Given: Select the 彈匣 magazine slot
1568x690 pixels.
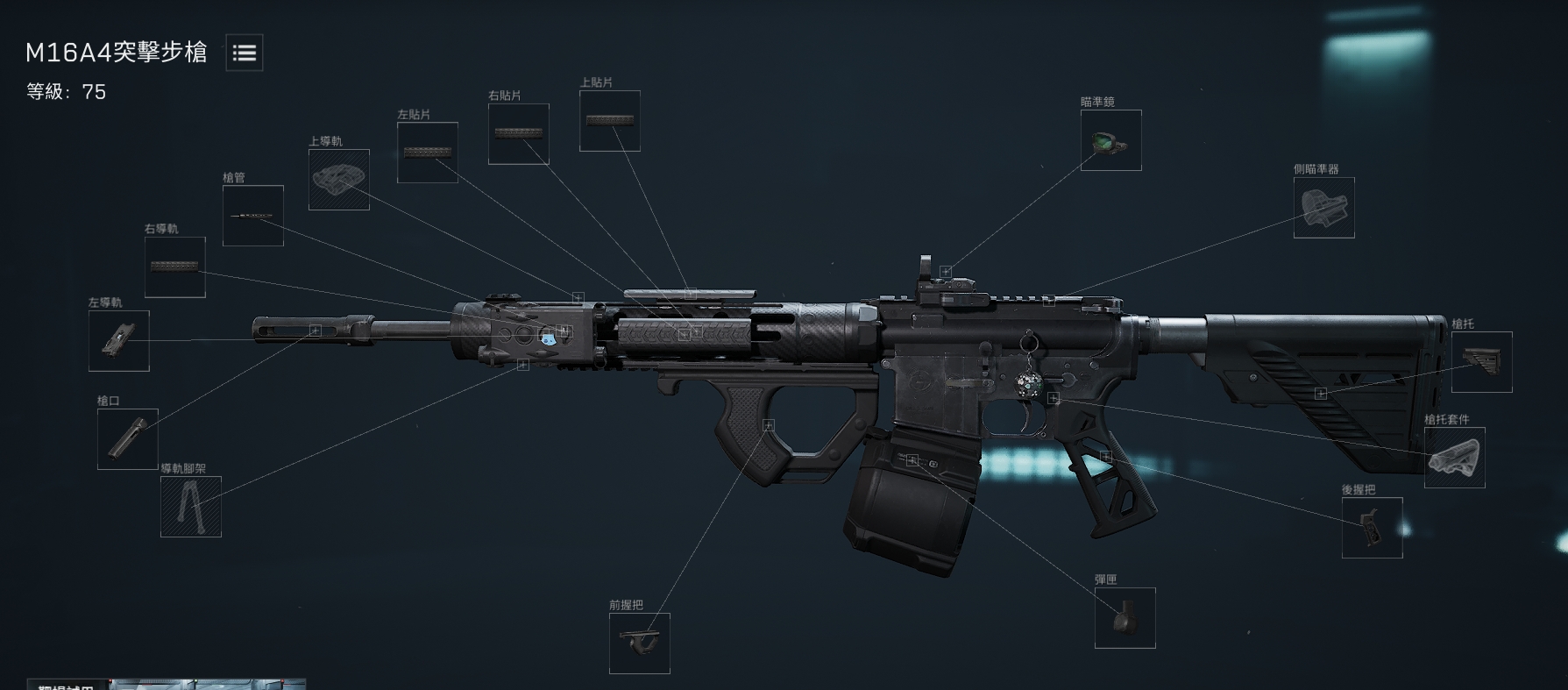Looking at the screenshot, I should click(x=1125, y=618).
